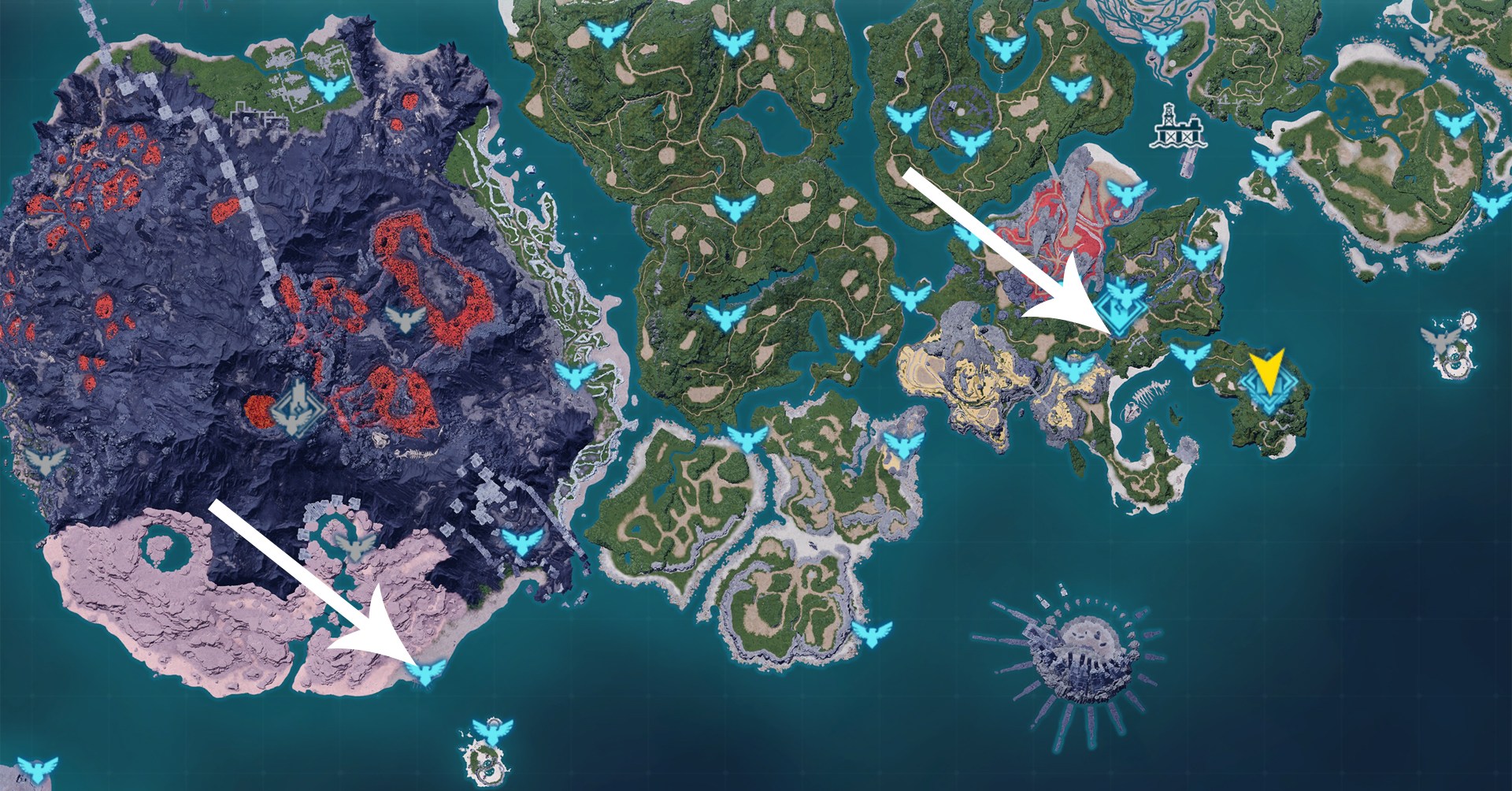Click the yellow player position arrow marker
The height and width of the screenshot is (791, 1512).
1268,370
